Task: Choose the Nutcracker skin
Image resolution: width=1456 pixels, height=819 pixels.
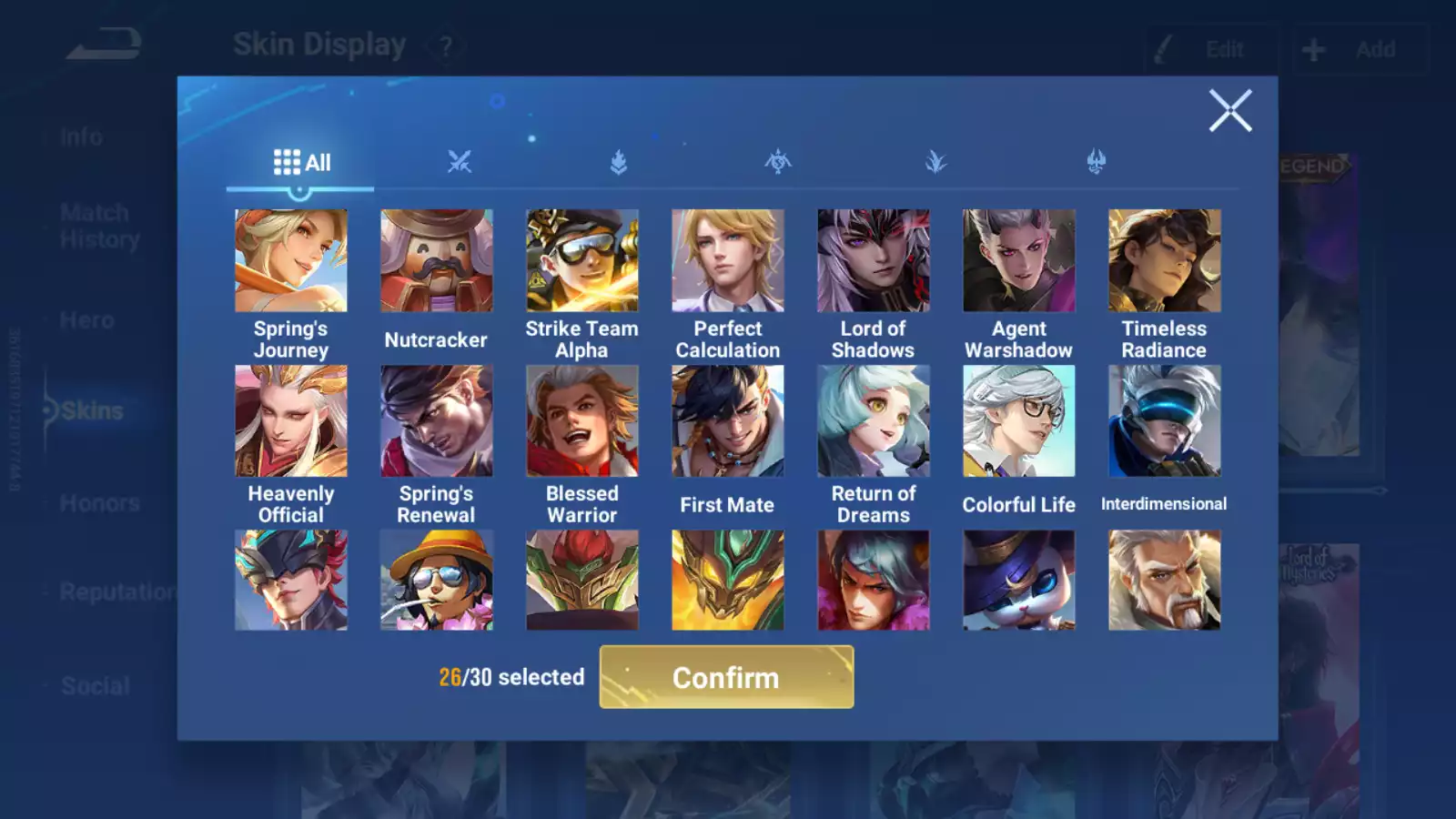Action: tap(437, 261)
